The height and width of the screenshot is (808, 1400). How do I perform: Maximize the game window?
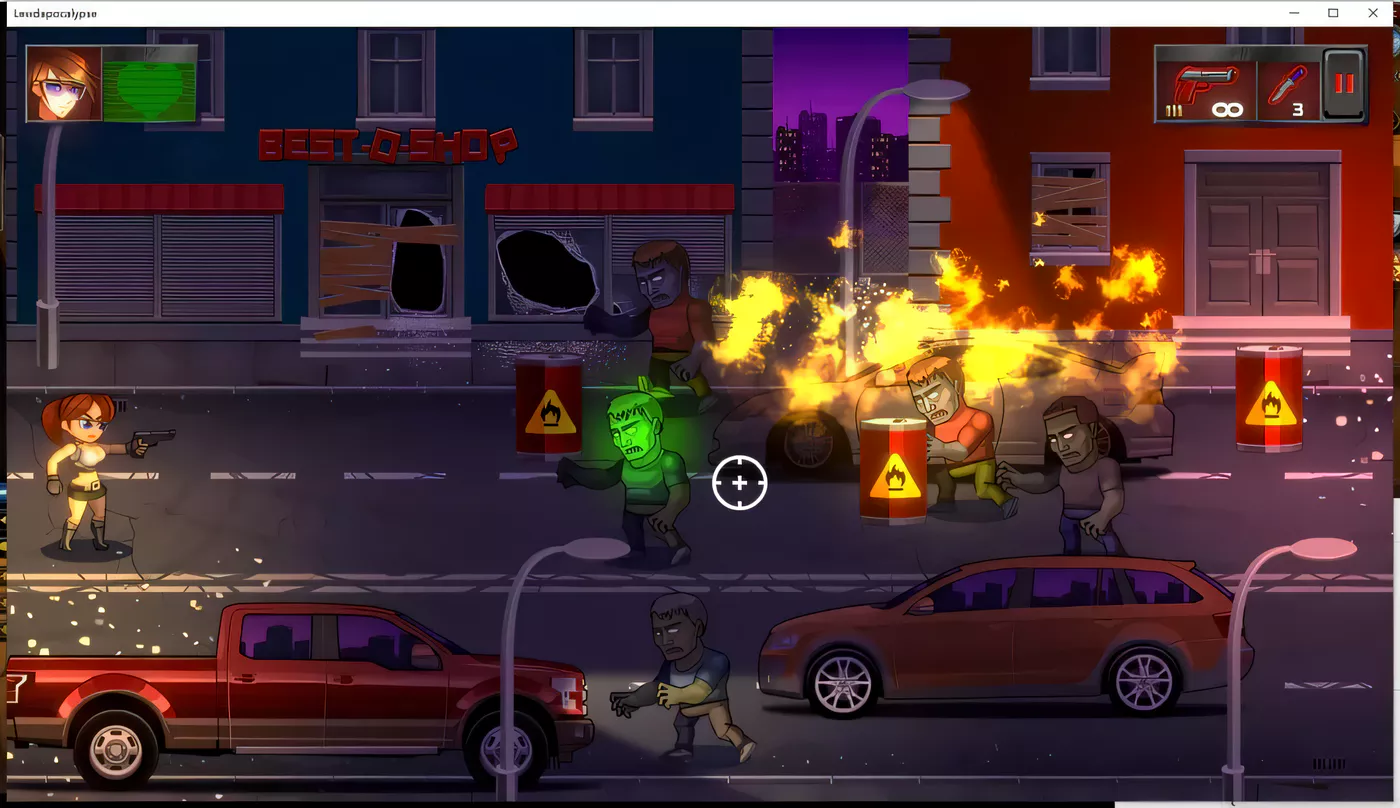click(1333, 13)
